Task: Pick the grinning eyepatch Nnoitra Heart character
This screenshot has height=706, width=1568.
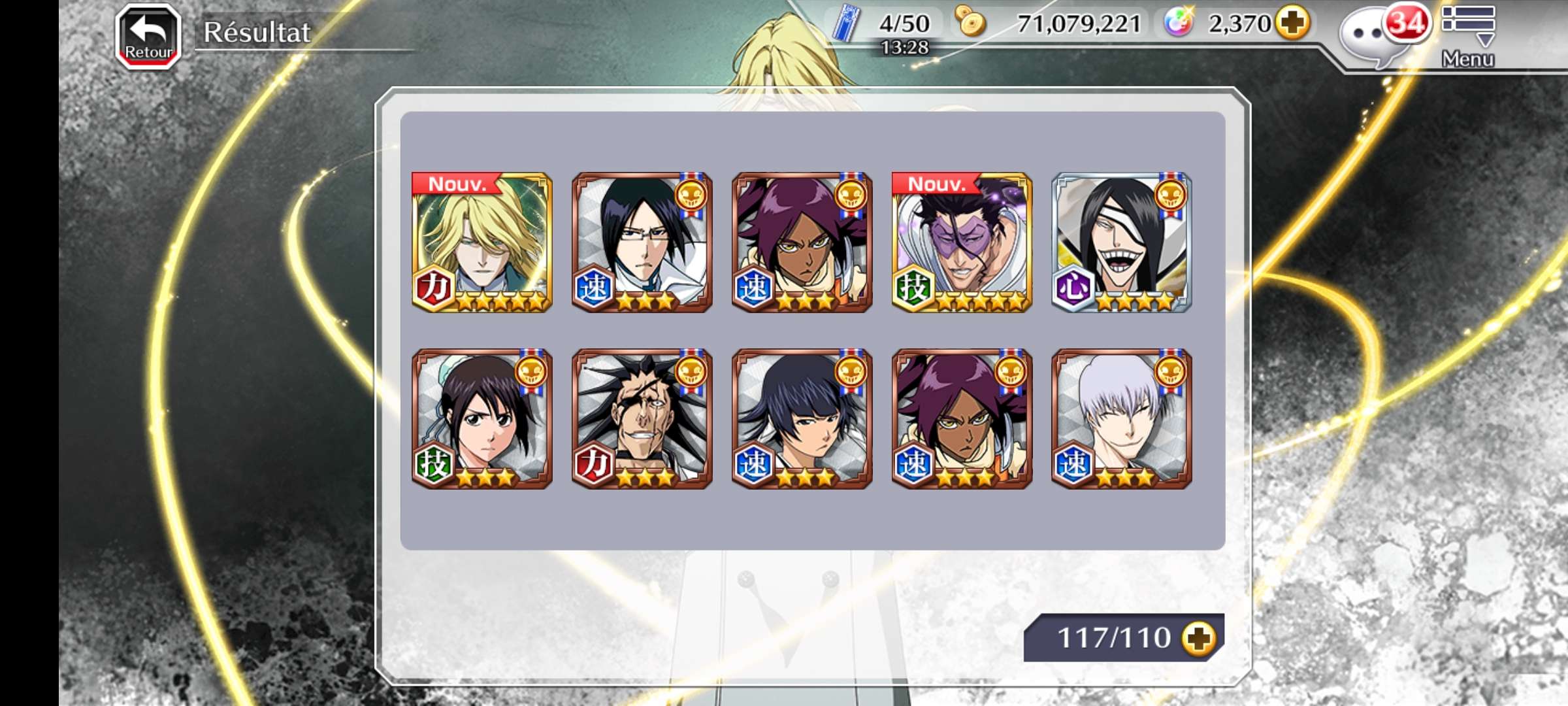Action: tap(1122, 243)
